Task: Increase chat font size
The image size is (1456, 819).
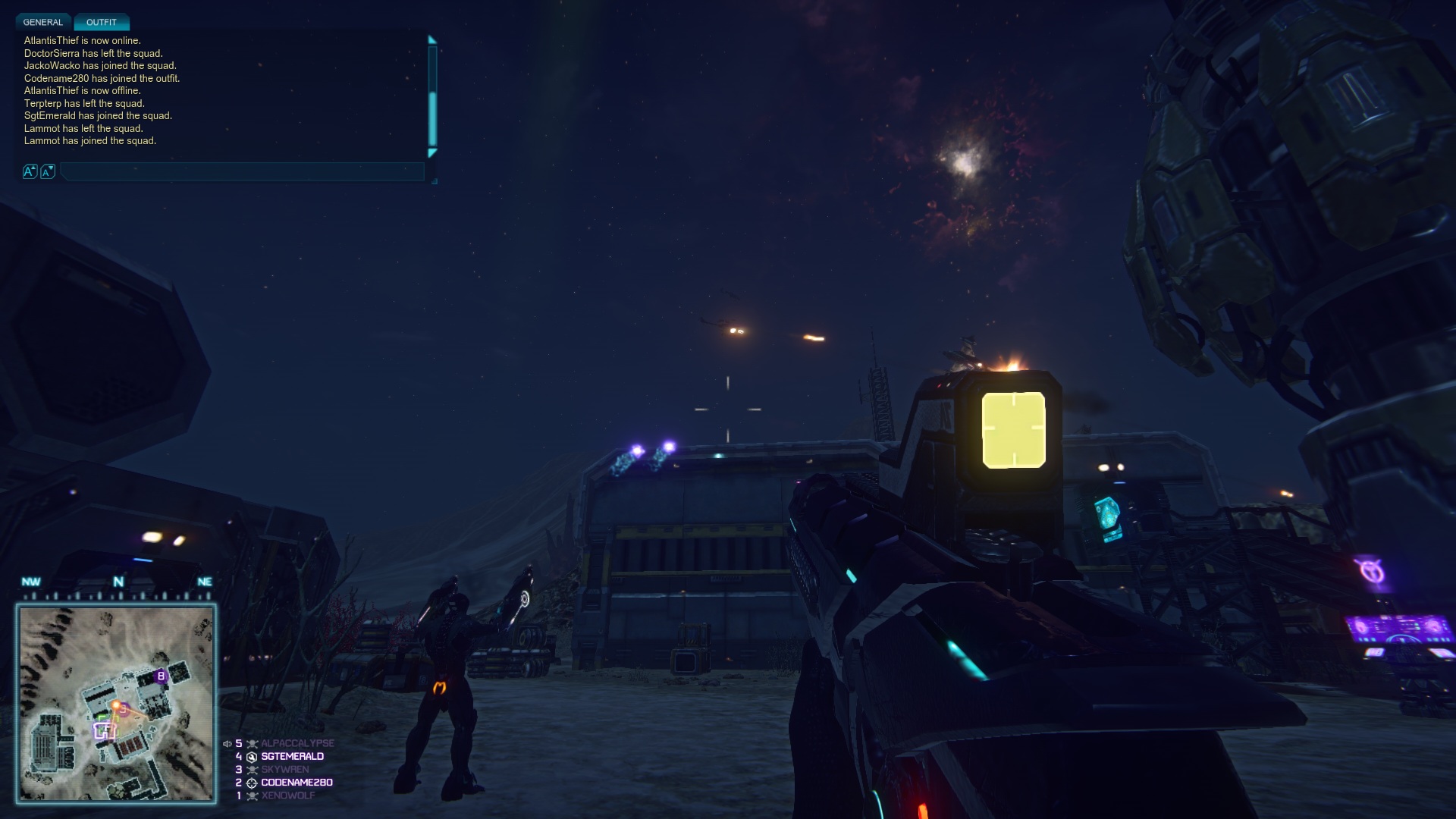Action: [x=30, y=172]
